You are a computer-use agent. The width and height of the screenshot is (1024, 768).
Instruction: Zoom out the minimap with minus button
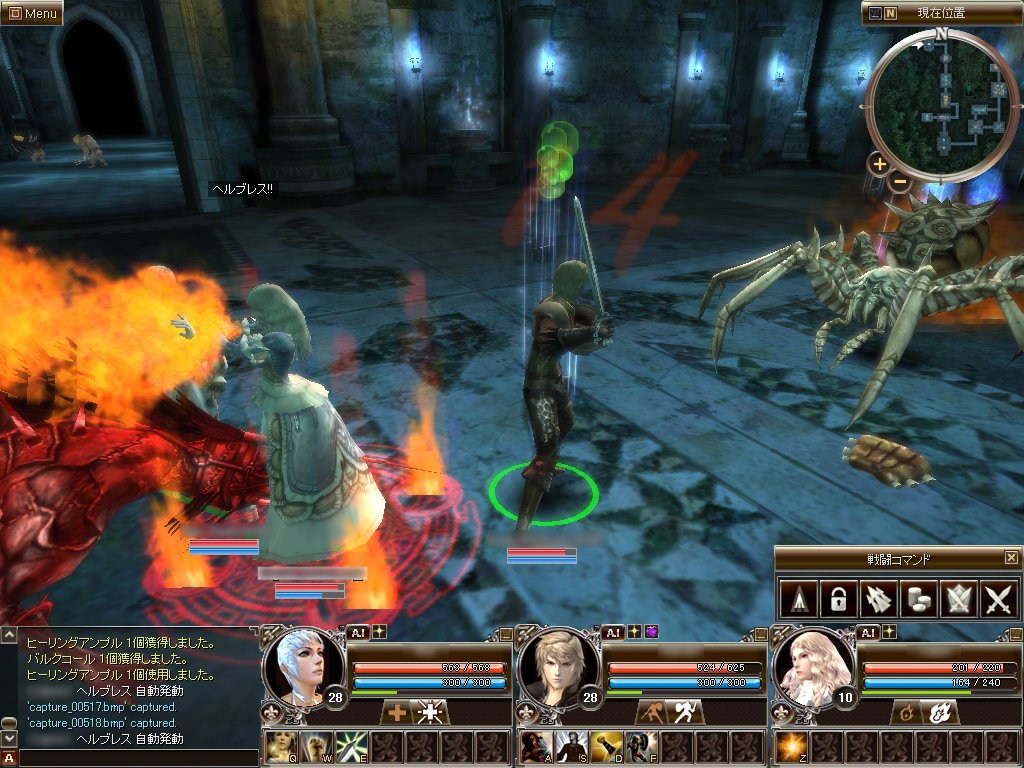click(900, 182)
